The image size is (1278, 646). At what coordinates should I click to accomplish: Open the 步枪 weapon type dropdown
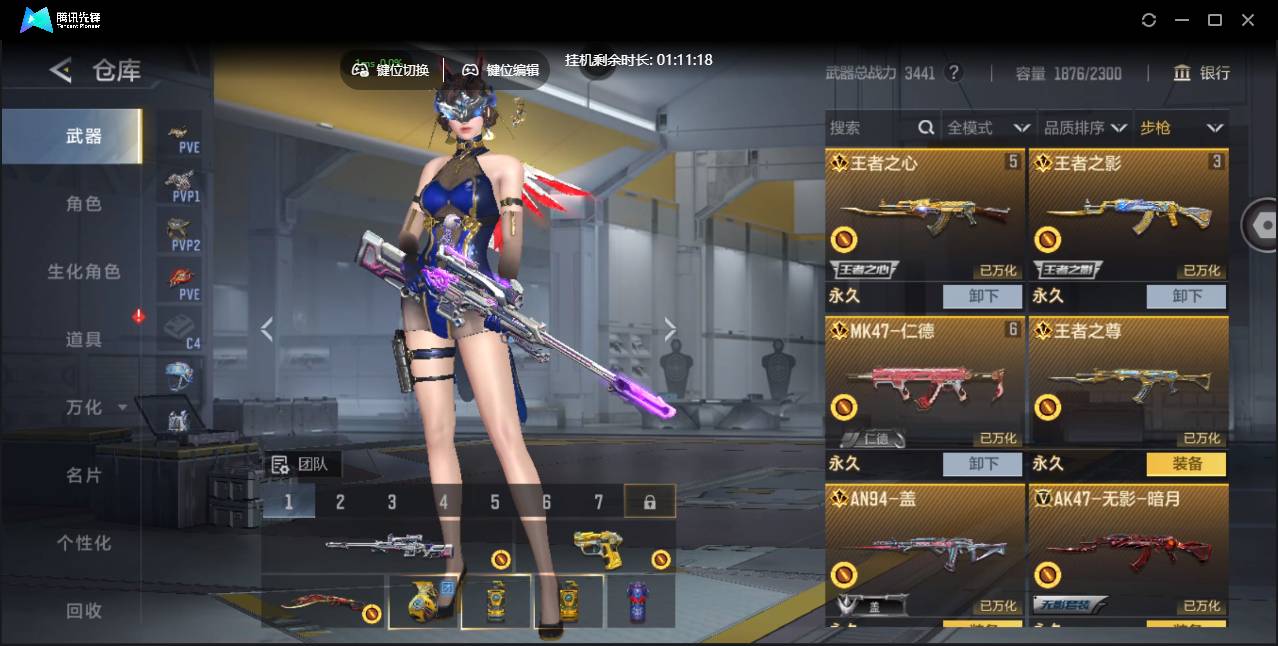(x=1181, y=128)
